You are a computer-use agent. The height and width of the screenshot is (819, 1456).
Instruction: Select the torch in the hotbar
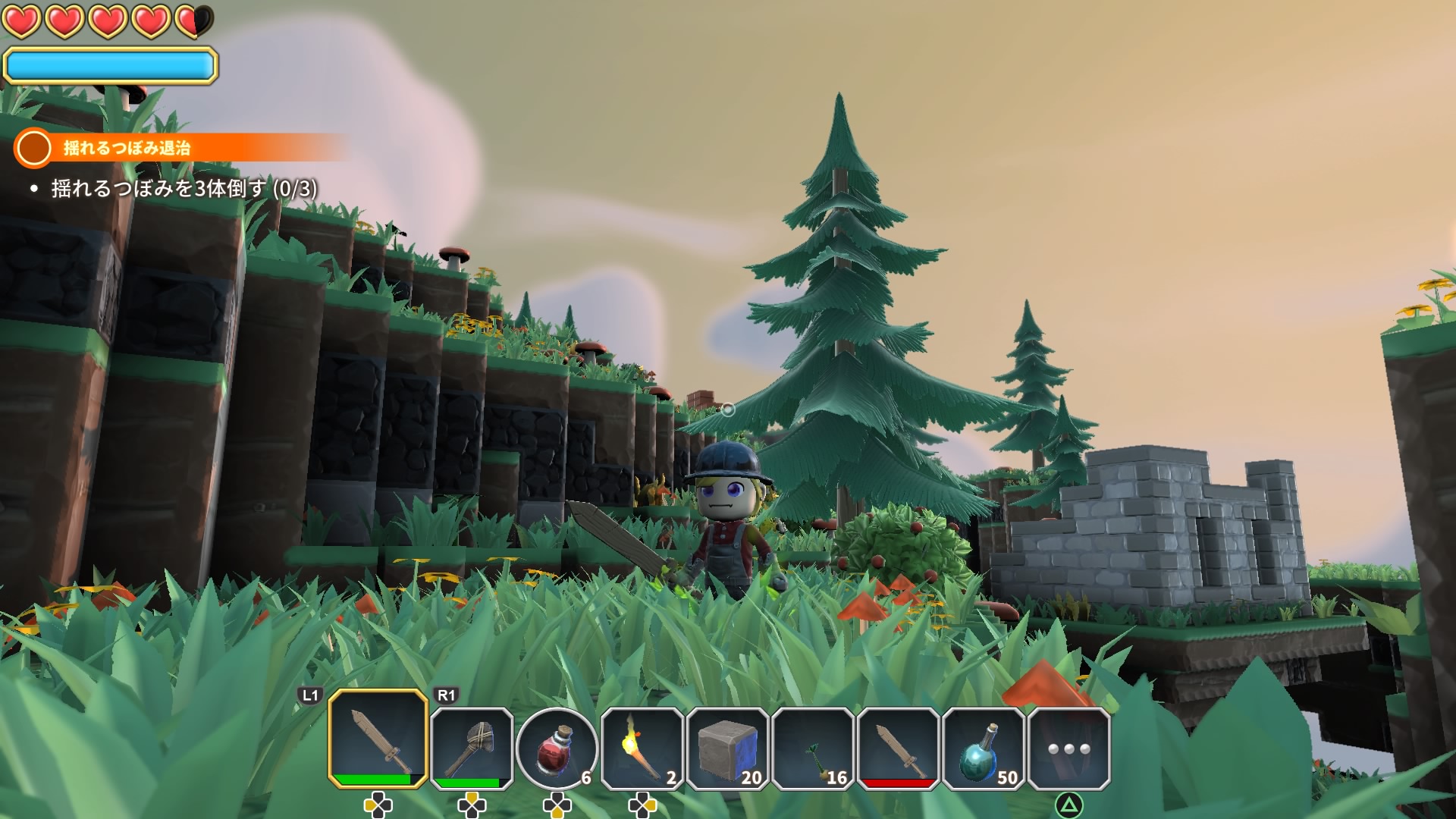pyautogui.click(x=642, y=748)
